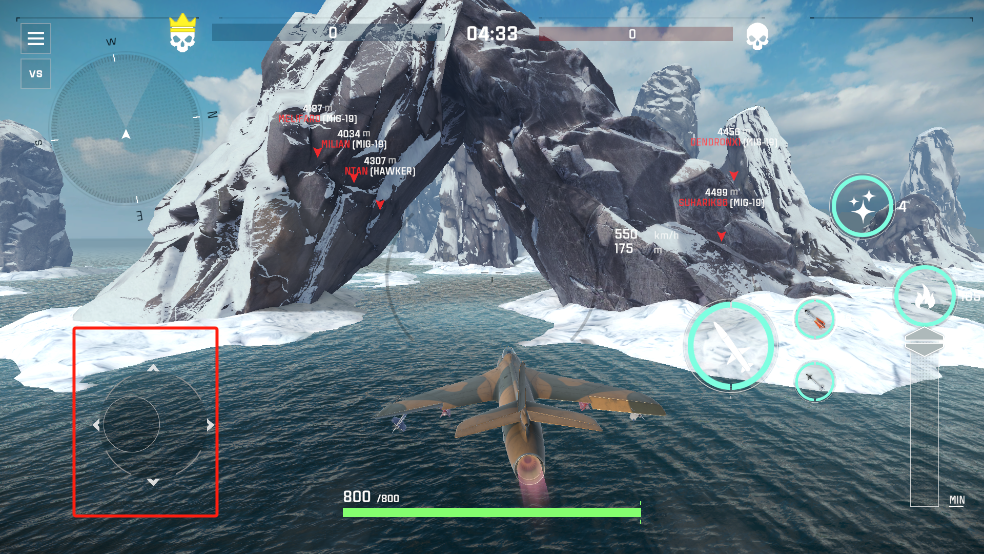Show the VS scoreboard
The height and width of the screenshot is (554, 984).
pyautogui.click(x=36, y=74)
